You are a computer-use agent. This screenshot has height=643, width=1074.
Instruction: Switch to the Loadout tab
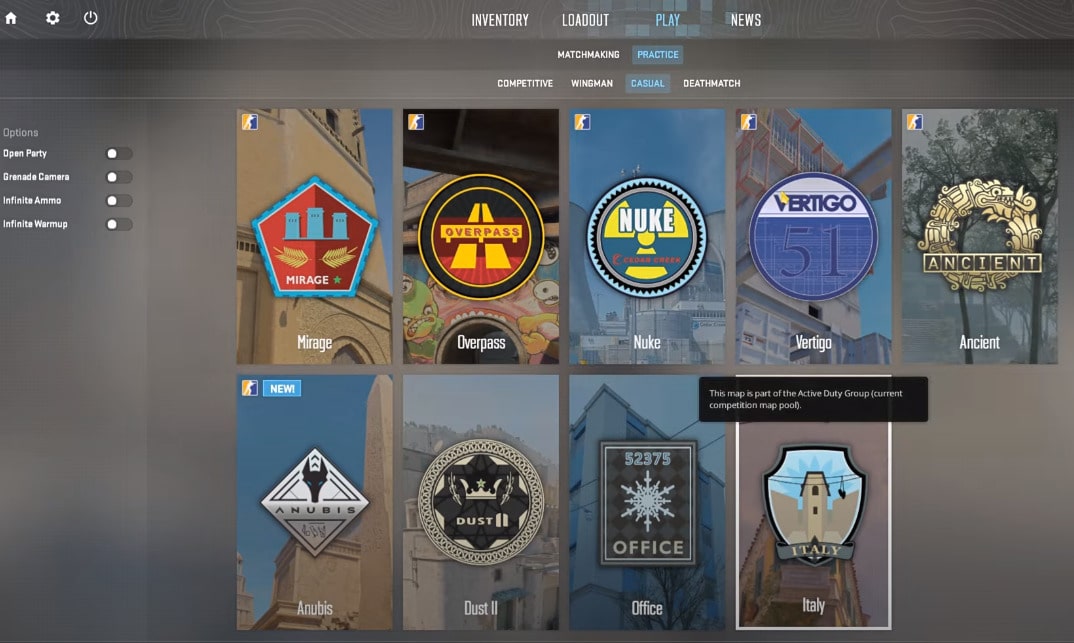point(586,20)
